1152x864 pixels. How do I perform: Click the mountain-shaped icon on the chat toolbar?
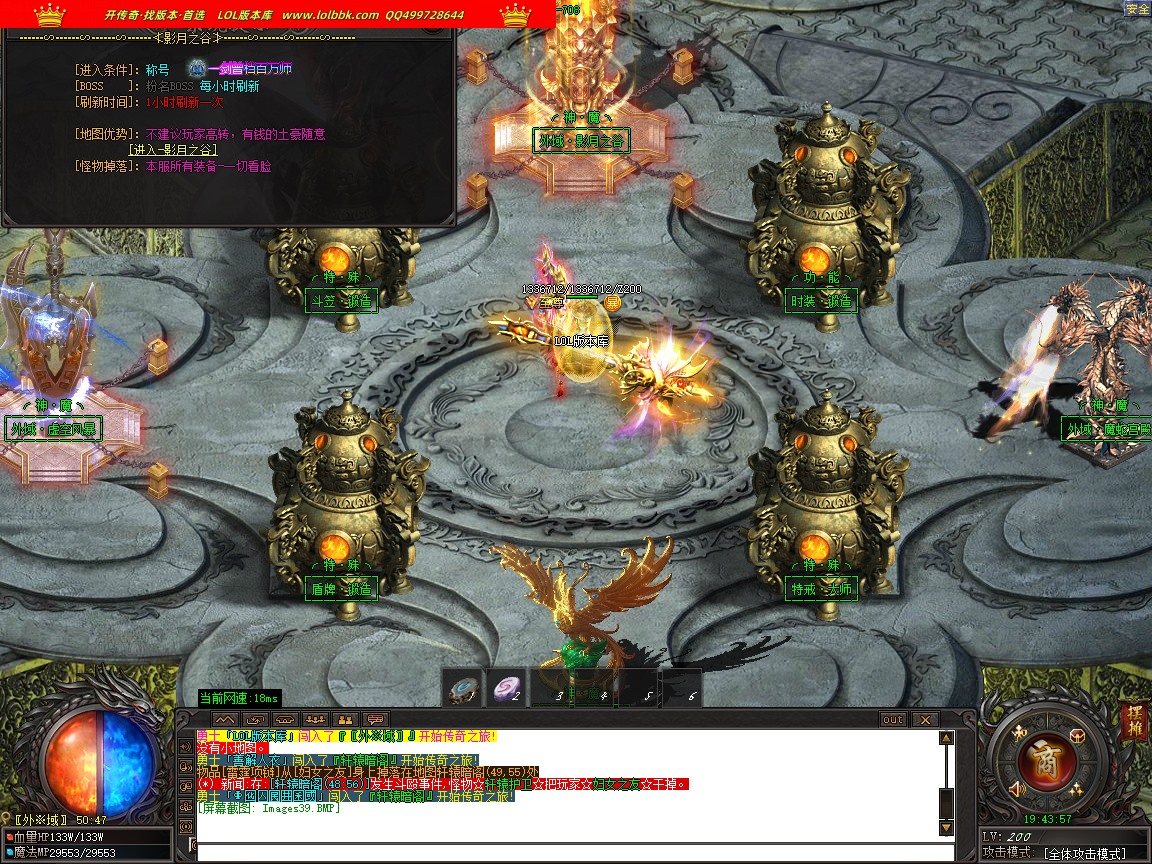click(224, 719)
